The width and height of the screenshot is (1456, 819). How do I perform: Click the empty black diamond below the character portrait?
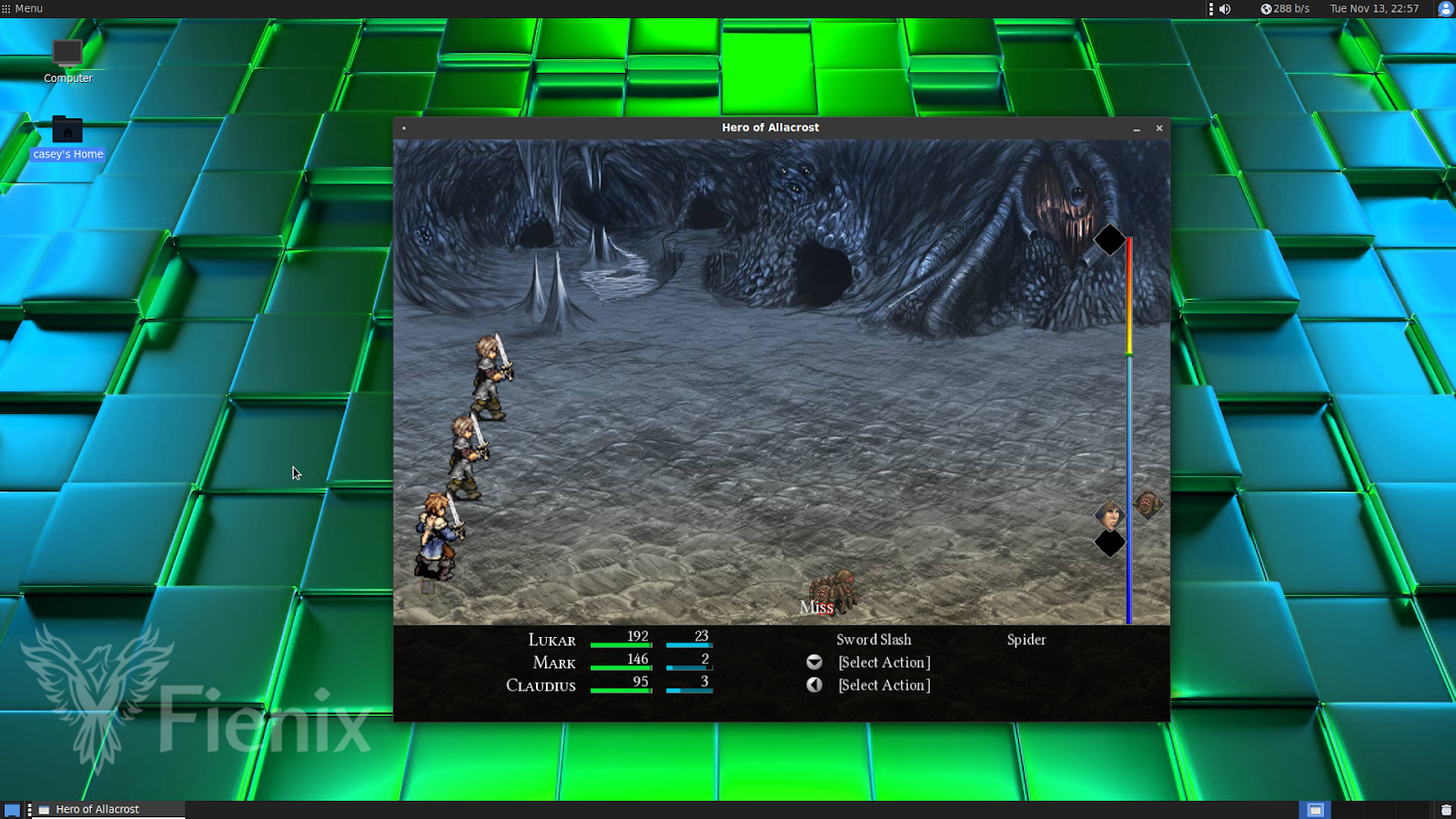(1110, 542)
